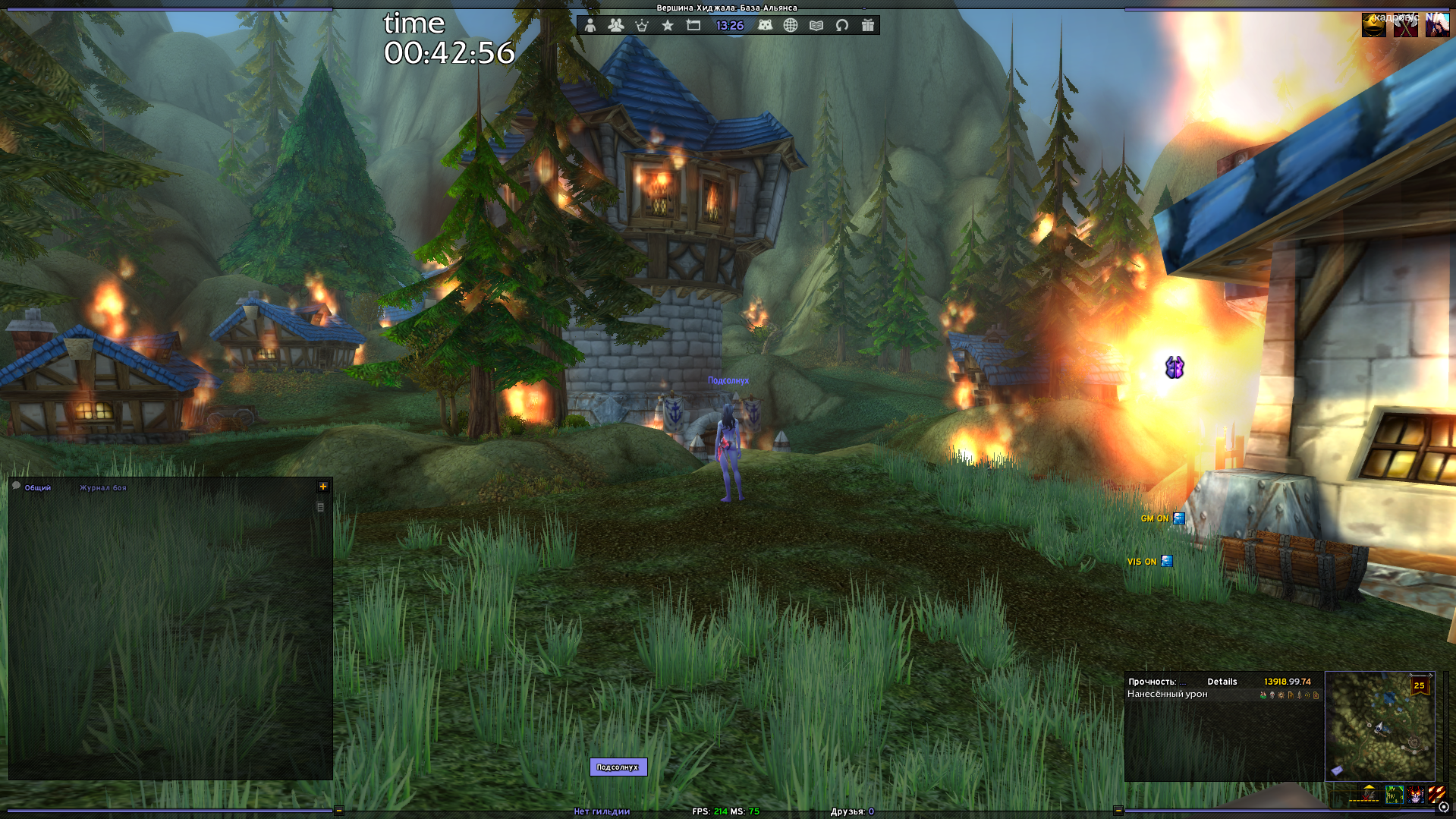Open the globe world map icon
Image resolution: width=1456 pixels, height=819 pixels.
click(x=791, y=25)
